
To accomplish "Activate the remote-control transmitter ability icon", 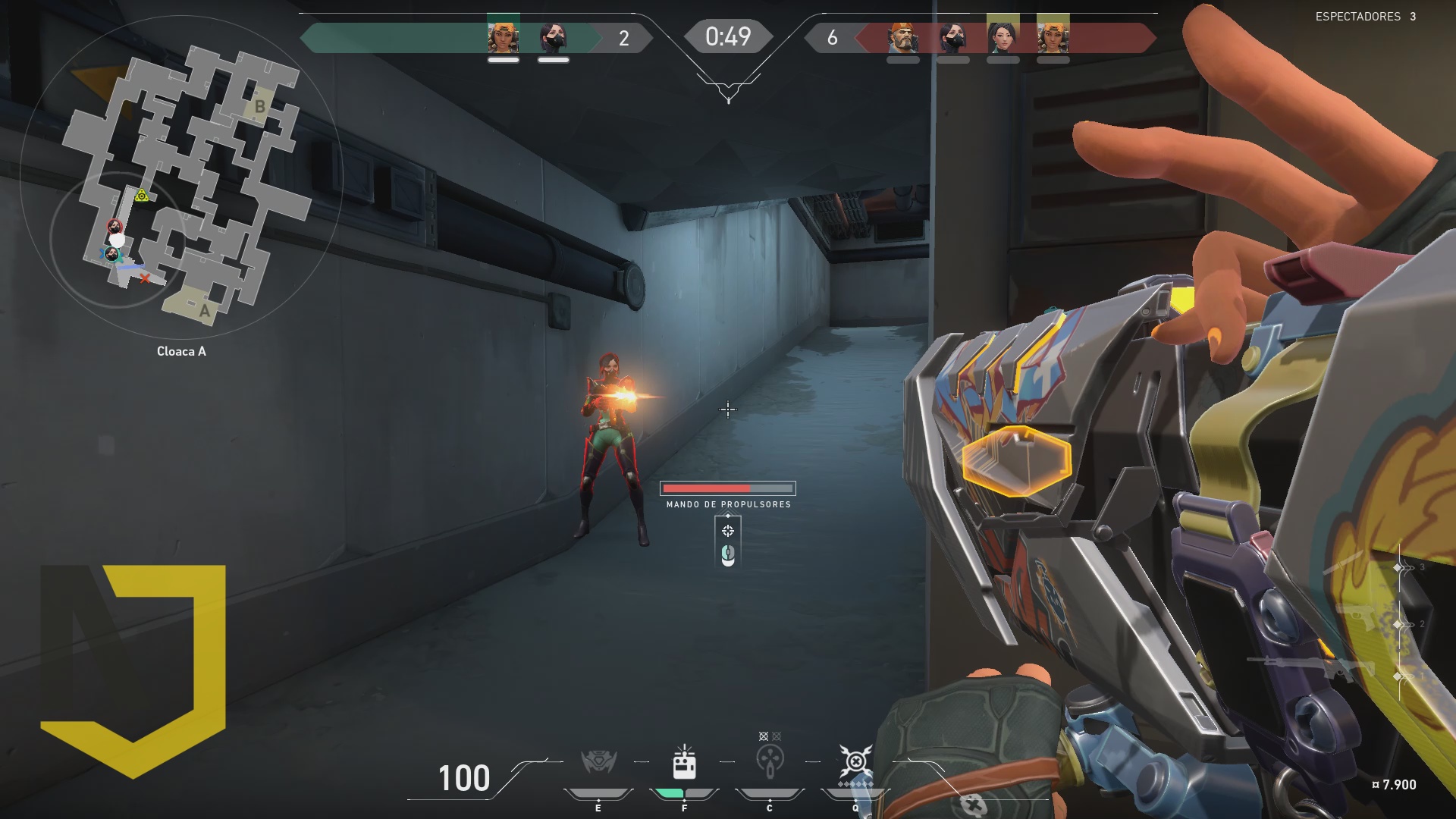I will (684, 762).
